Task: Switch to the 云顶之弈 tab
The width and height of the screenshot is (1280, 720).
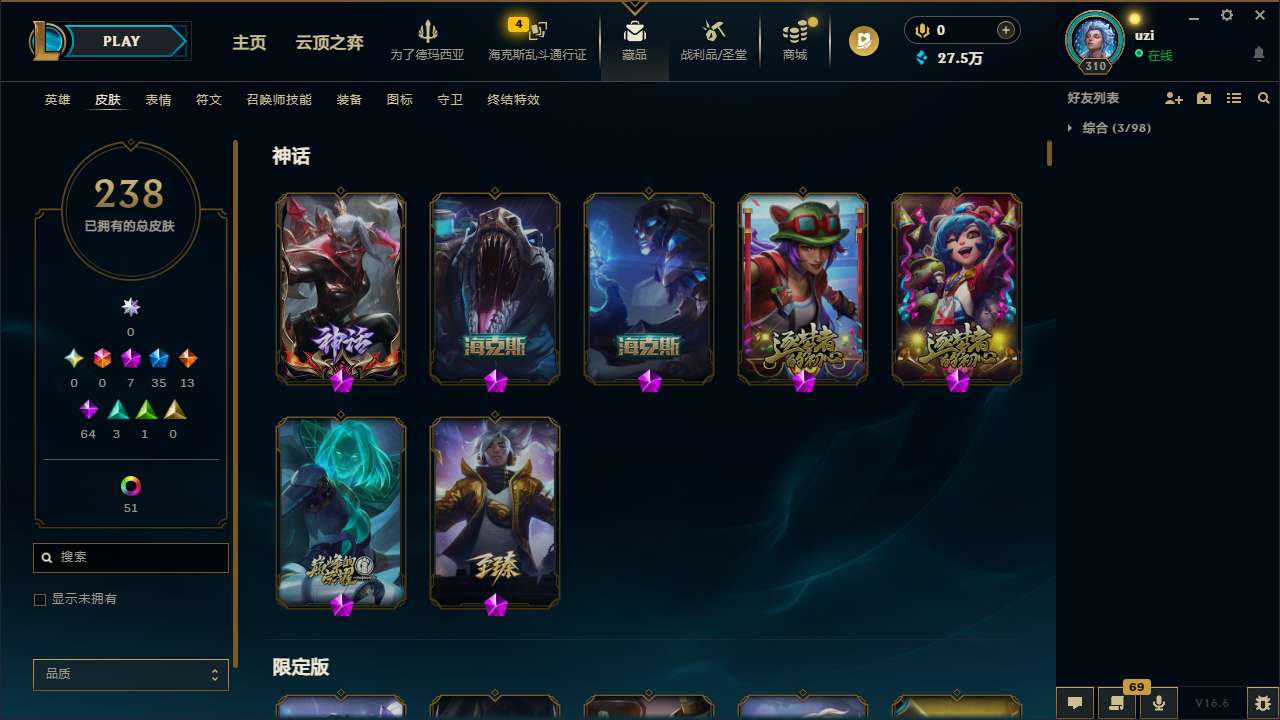Action: 328,41
